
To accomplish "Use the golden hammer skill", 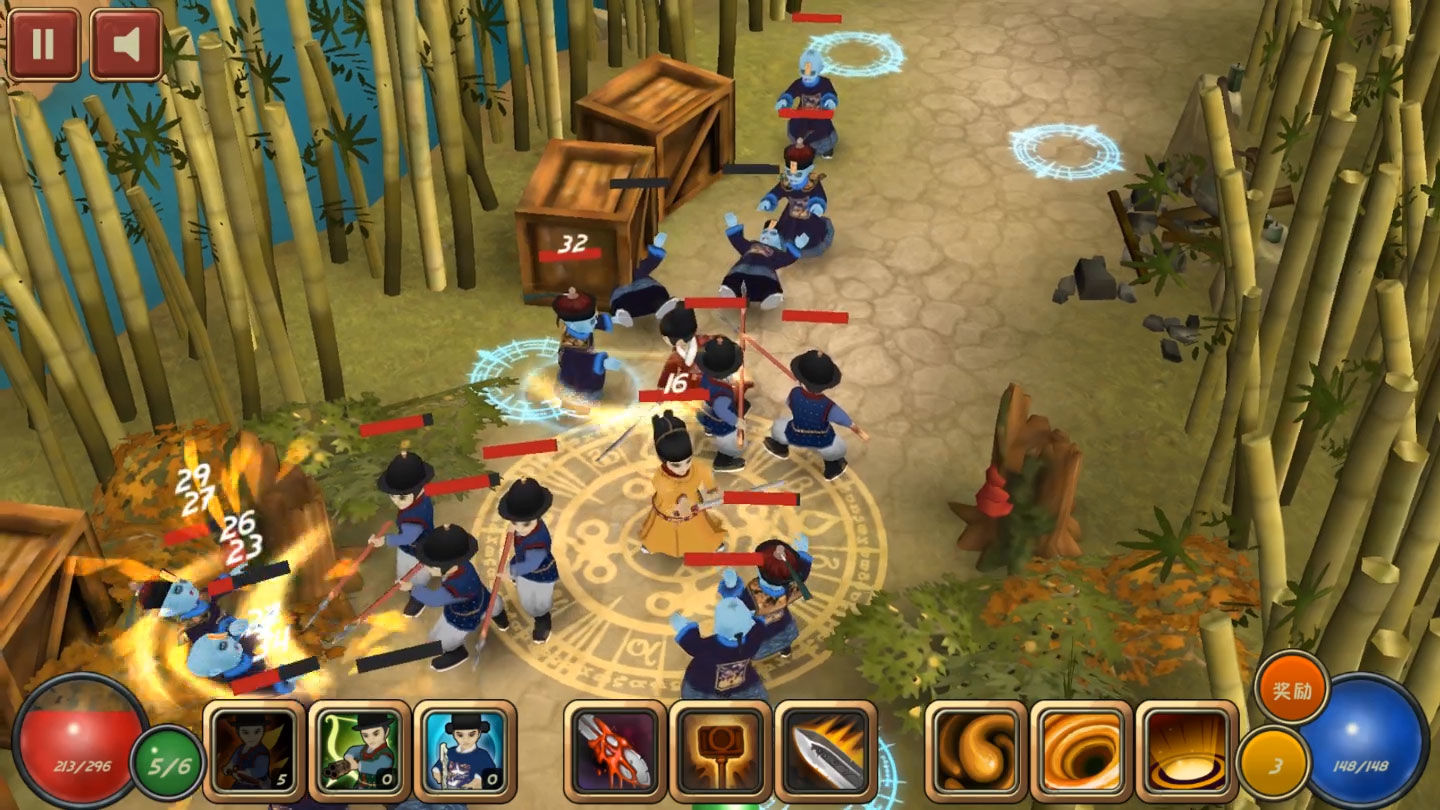I will pos(720,751).
